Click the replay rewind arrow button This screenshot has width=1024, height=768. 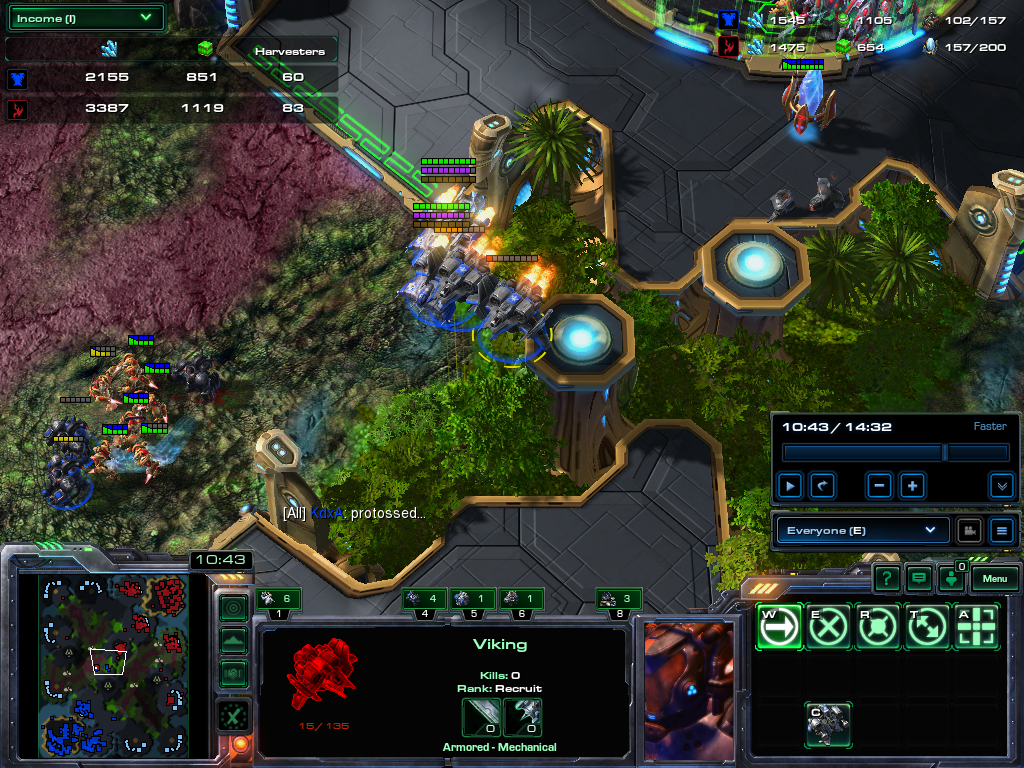click(822, 486)
